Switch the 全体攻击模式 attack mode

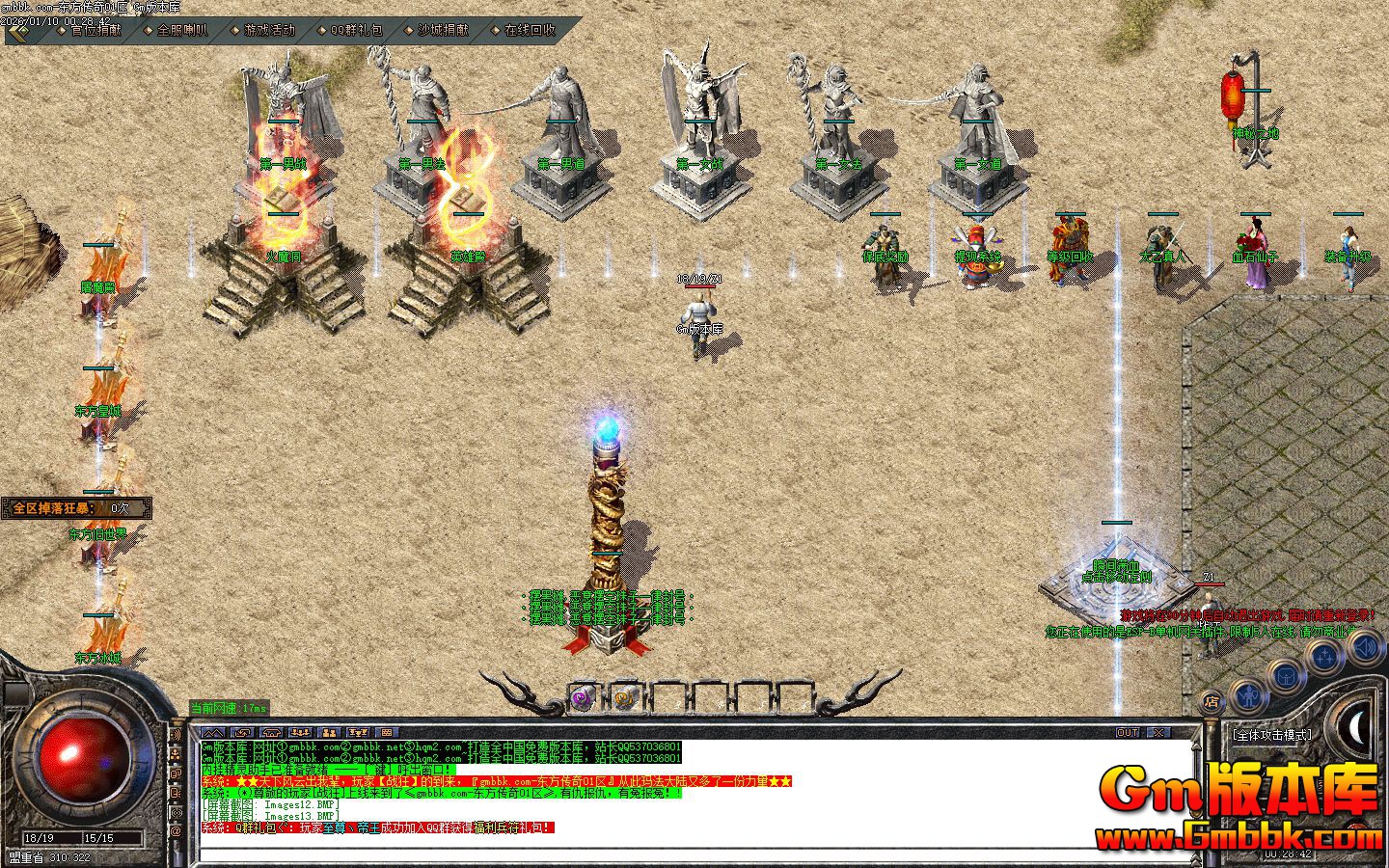(x=1272, y=735)
